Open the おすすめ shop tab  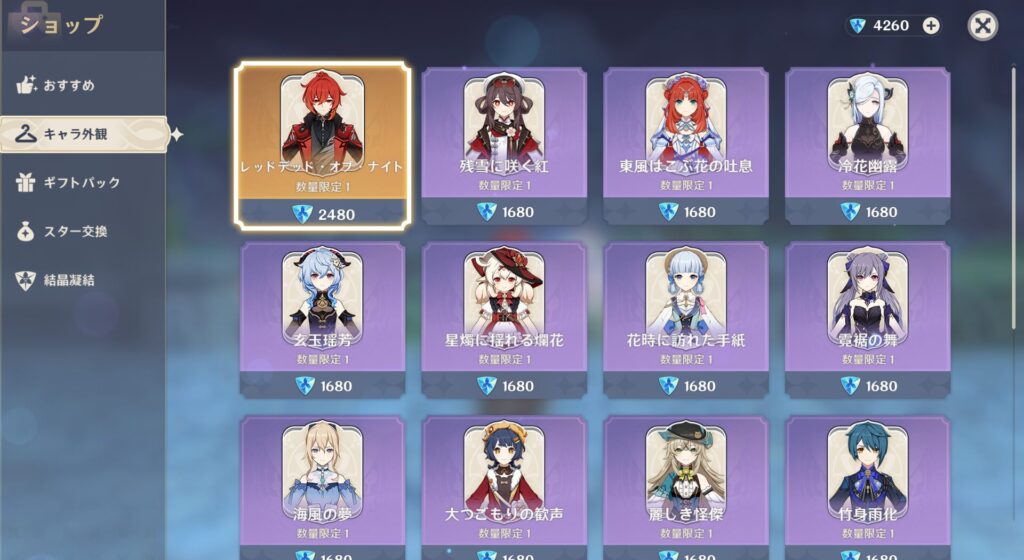point(68,85)
